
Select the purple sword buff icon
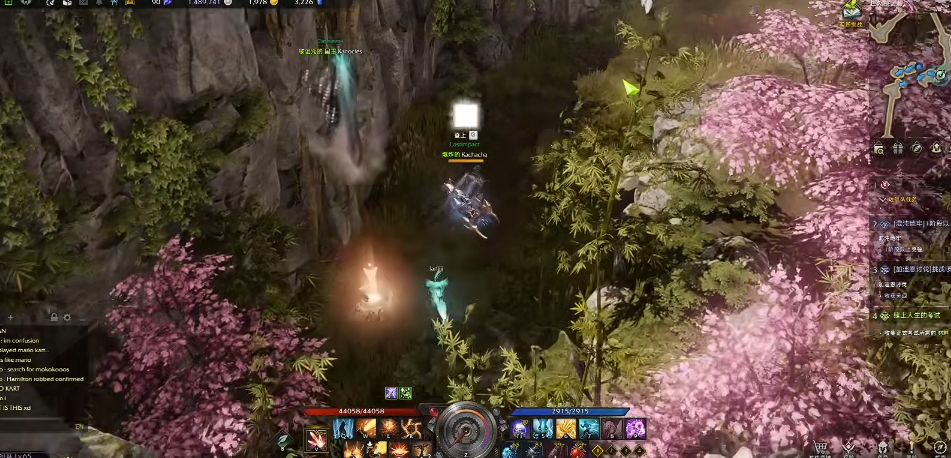(392, 394)
